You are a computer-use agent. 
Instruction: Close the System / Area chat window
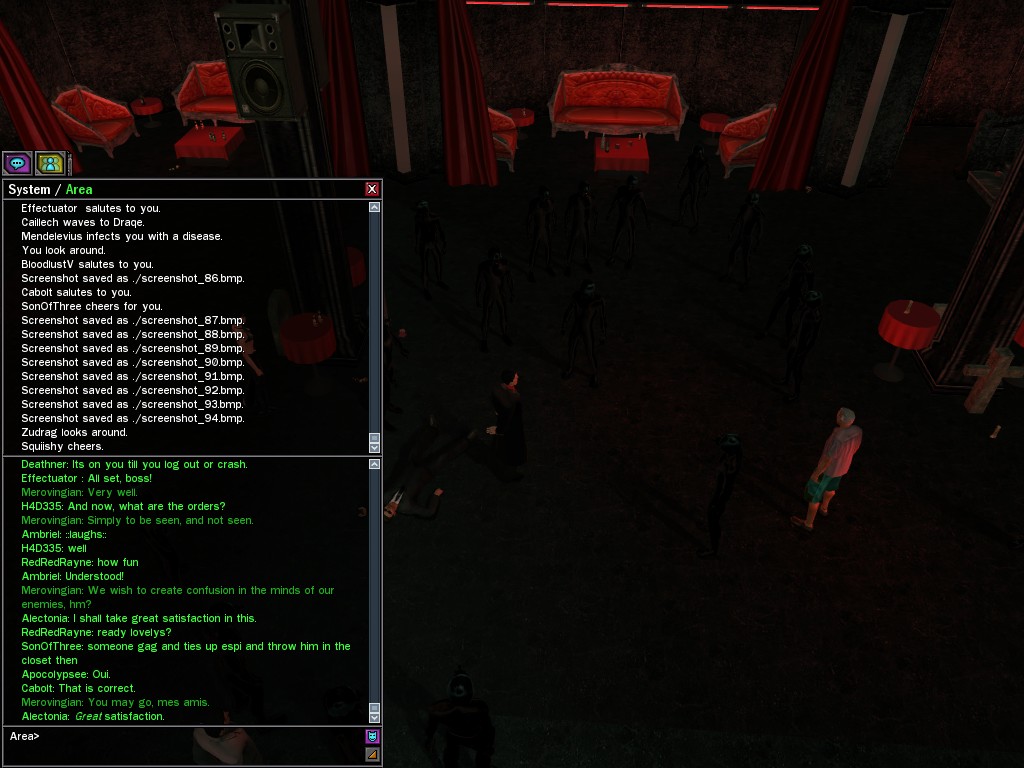[x=372, y=189]
